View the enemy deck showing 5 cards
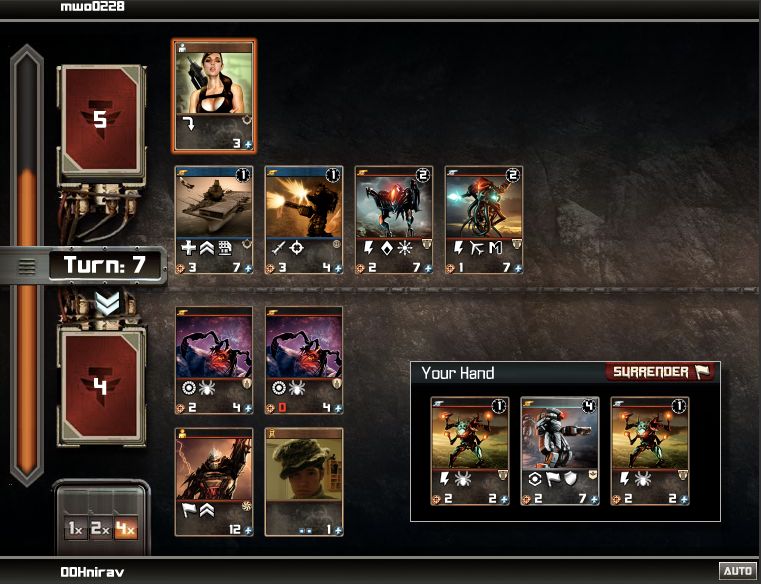 click(x=100, y=122)
